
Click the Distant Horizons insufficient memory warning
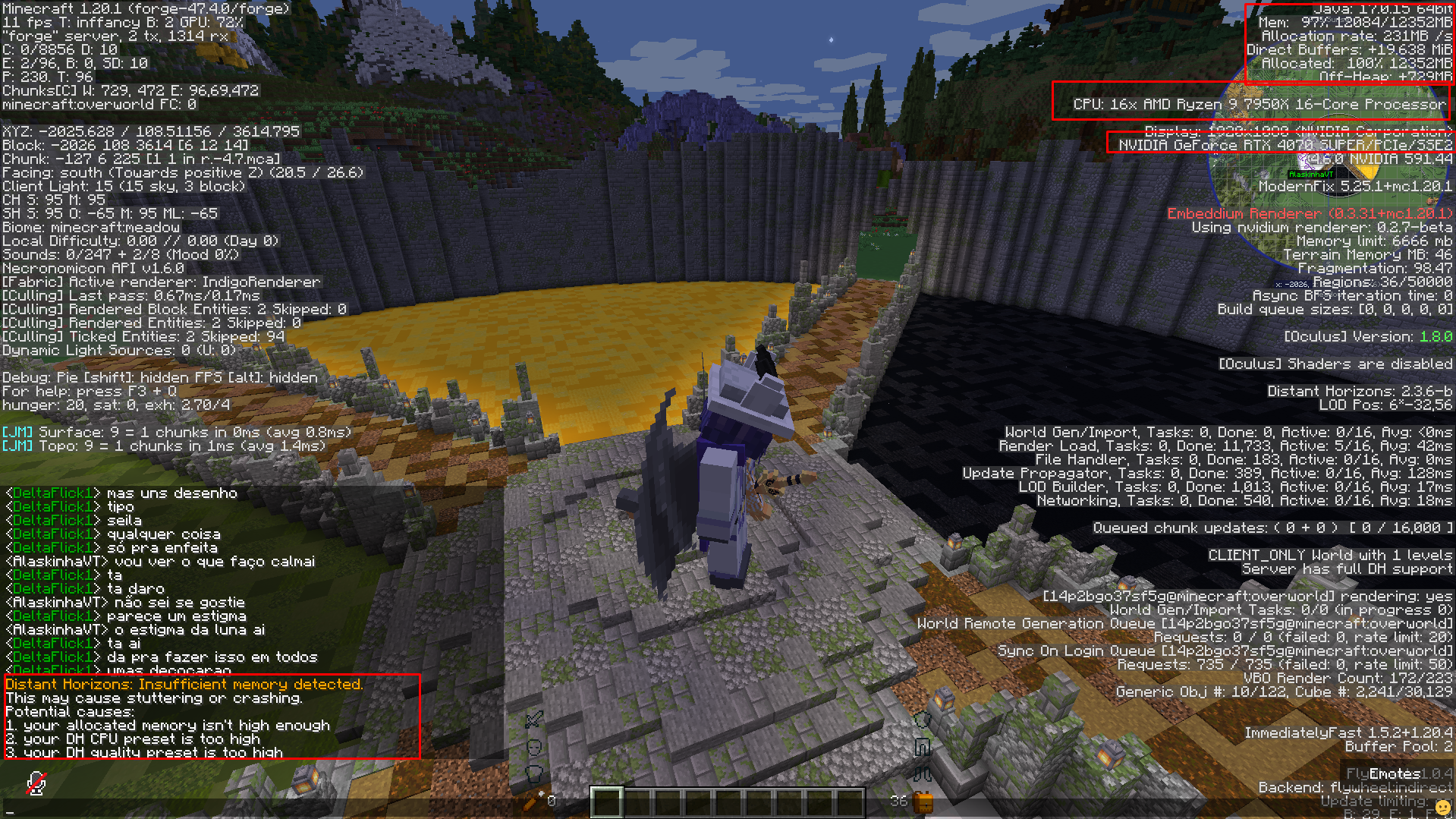pos(184,684)
